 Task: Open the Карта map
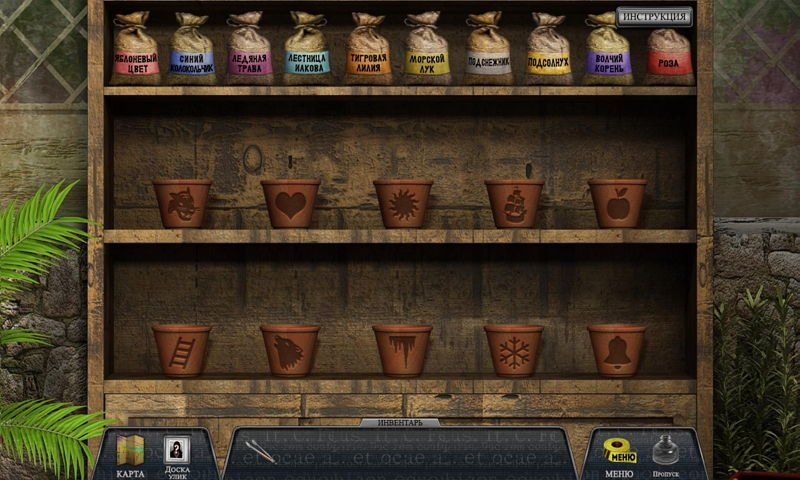pyautogui.click(x=130, y=456)
